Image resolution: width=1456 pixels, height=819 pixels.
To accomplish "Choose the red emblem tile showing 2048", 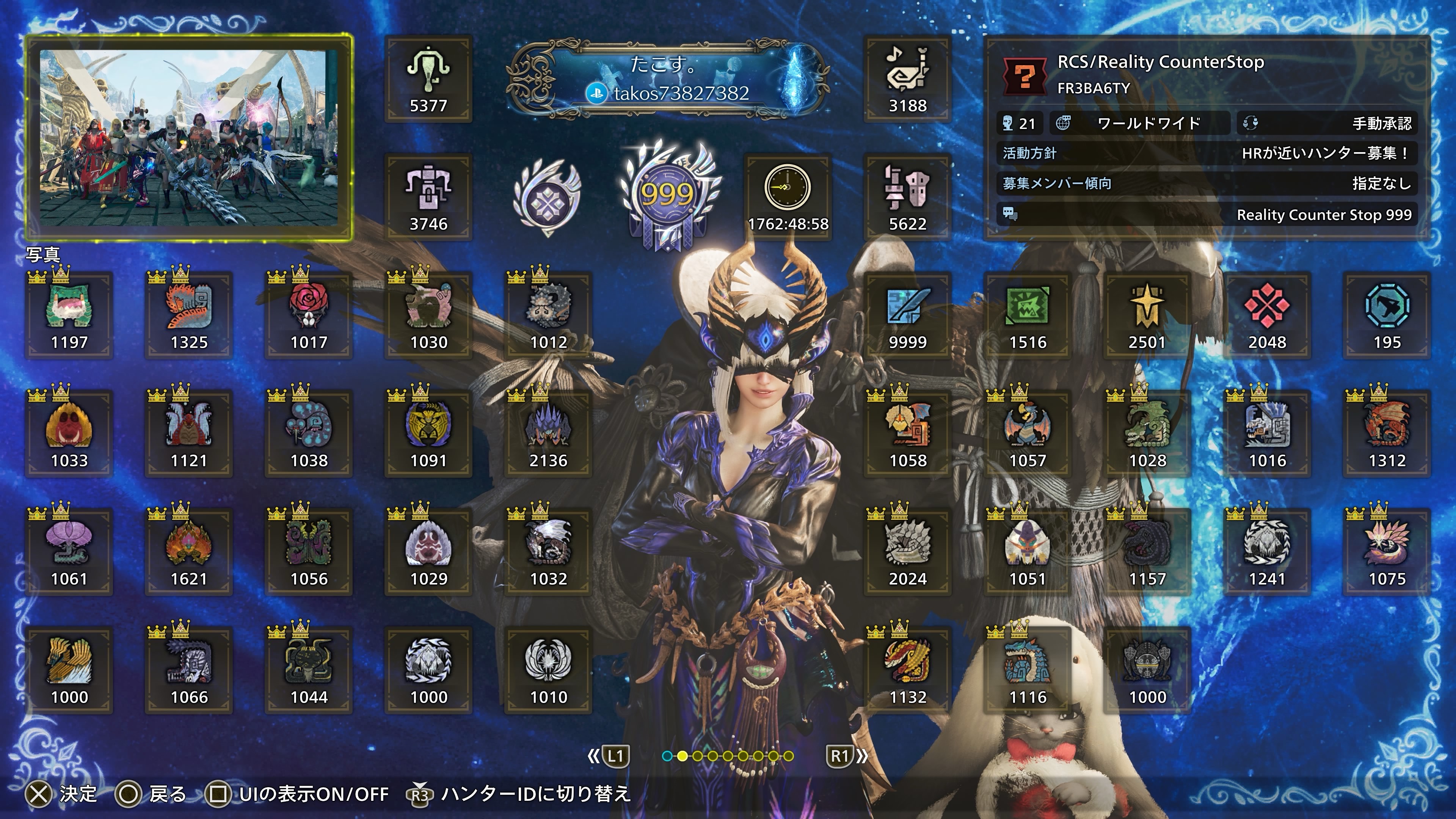I will (1267, 315).
